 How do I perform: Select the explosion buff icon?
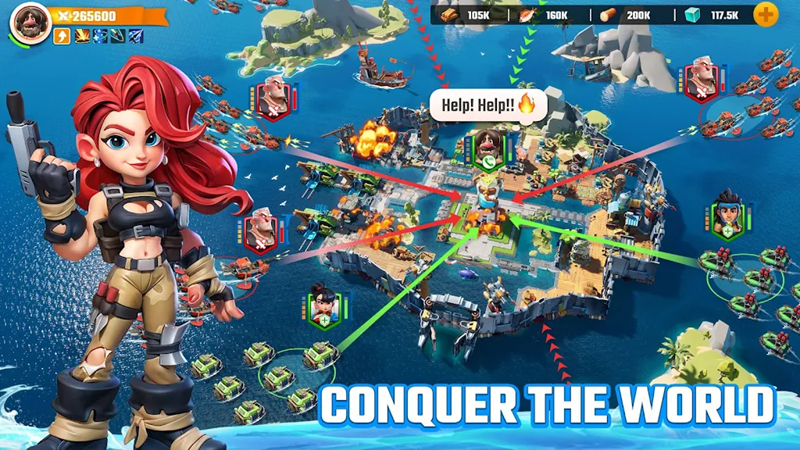pyautogui.click(x=82, y=37)
